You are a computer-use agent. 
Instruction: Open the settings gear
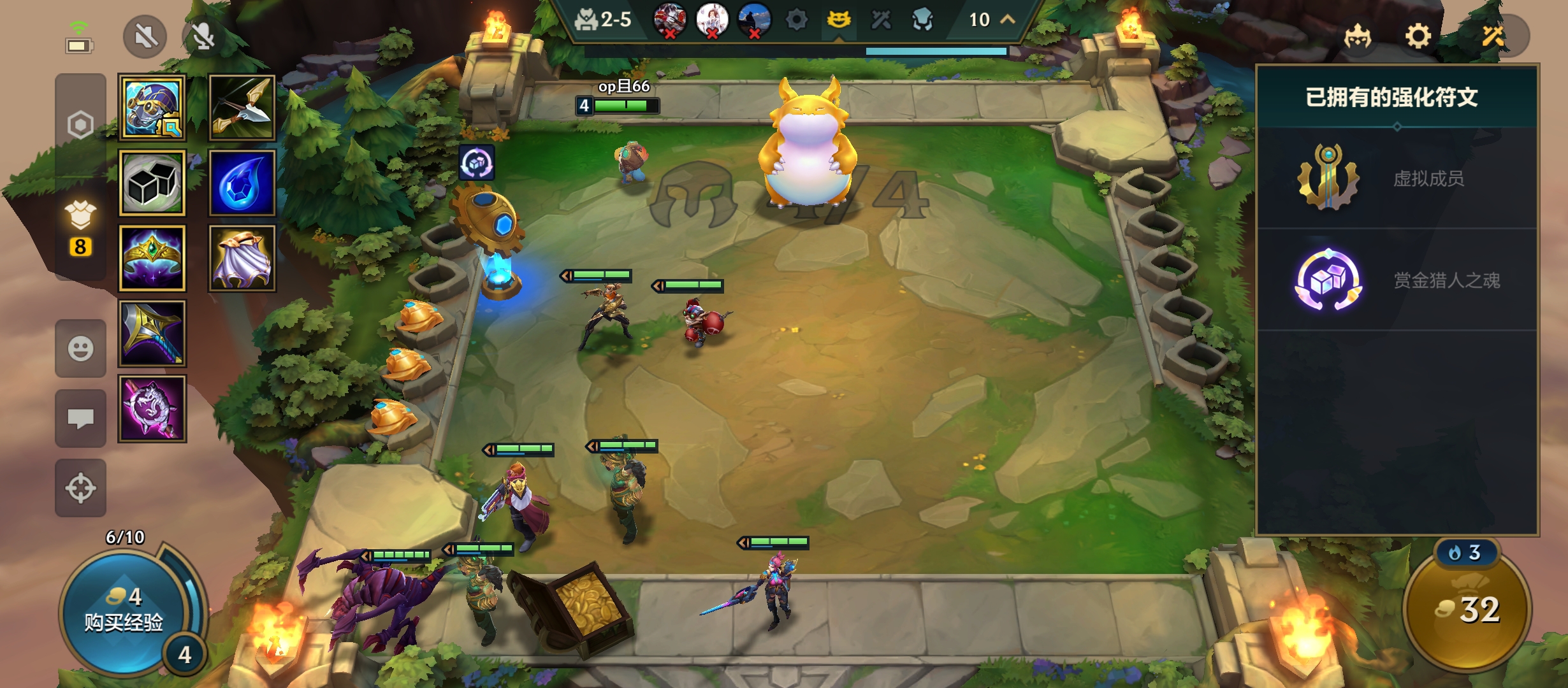(1418, 36)
